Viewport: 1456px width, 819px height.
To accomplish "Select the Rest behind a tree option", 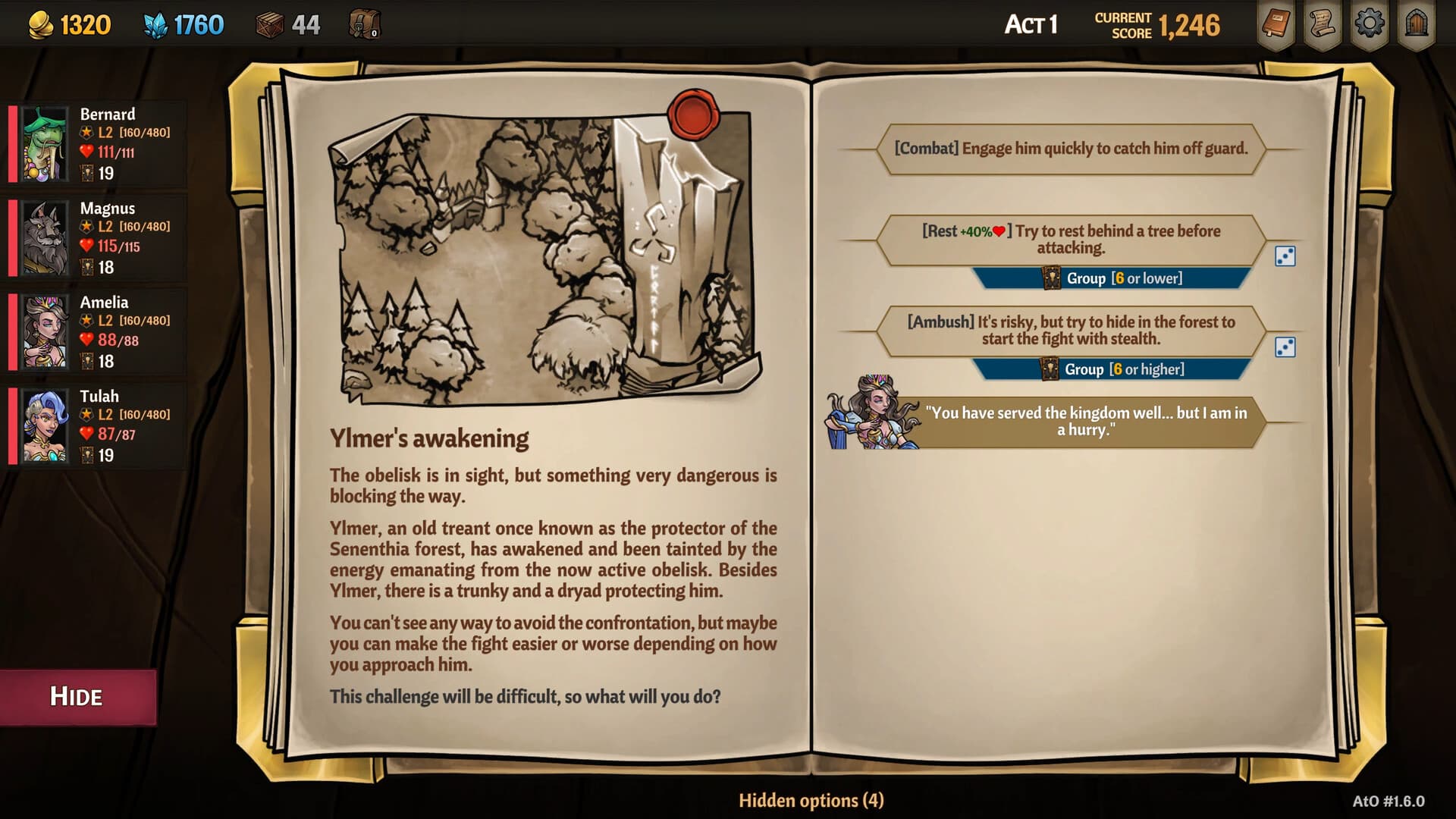I will [x=1070, y=240].
